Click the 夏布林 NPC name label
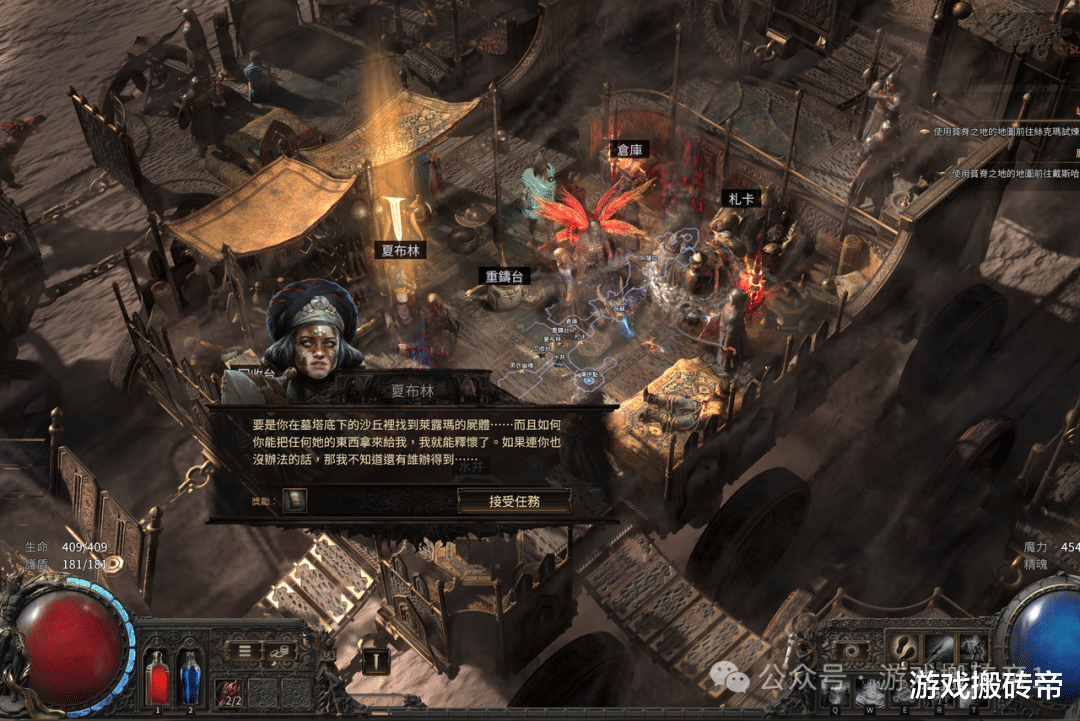This screenshot has height=721, width=1080. coord(402,250)
